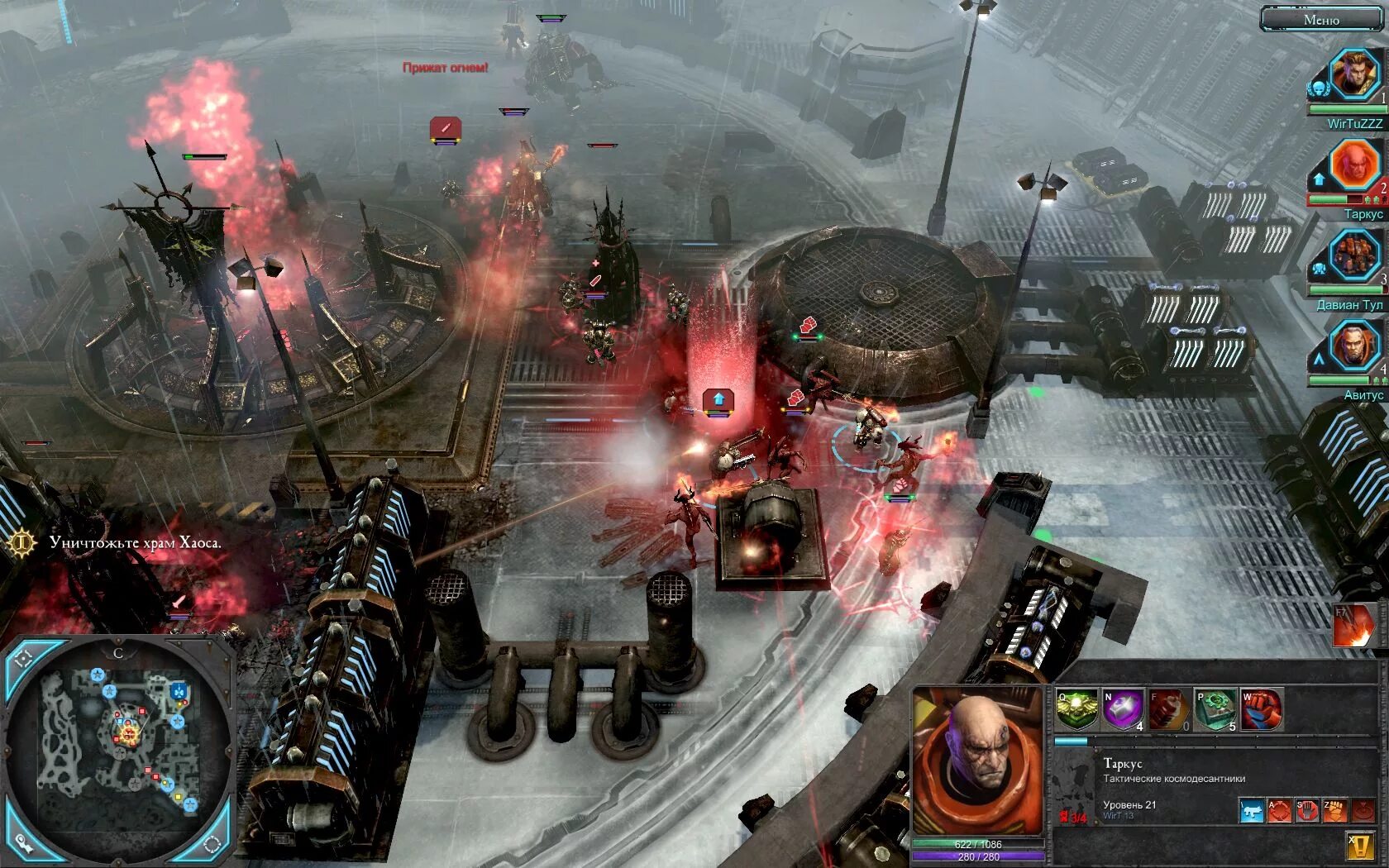The width and height of the screenshot is (1389, 868).
Task: Click the Chaos temple objective tracker icon
Action: click(22, 543)
